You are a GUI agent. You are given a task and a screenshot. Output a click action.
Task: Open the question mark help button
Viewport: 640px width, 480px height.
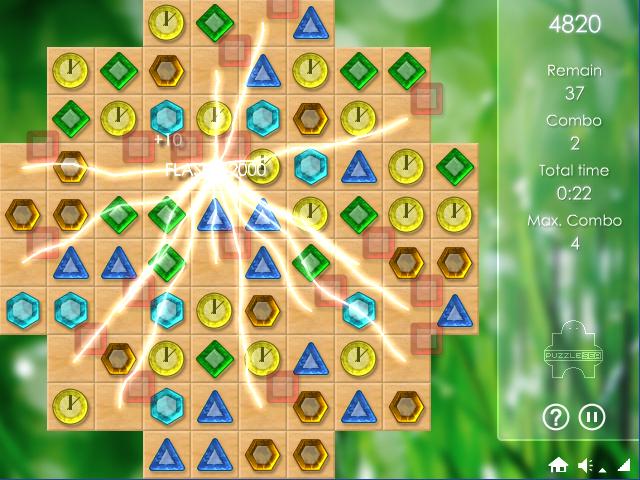pos(556,416)
